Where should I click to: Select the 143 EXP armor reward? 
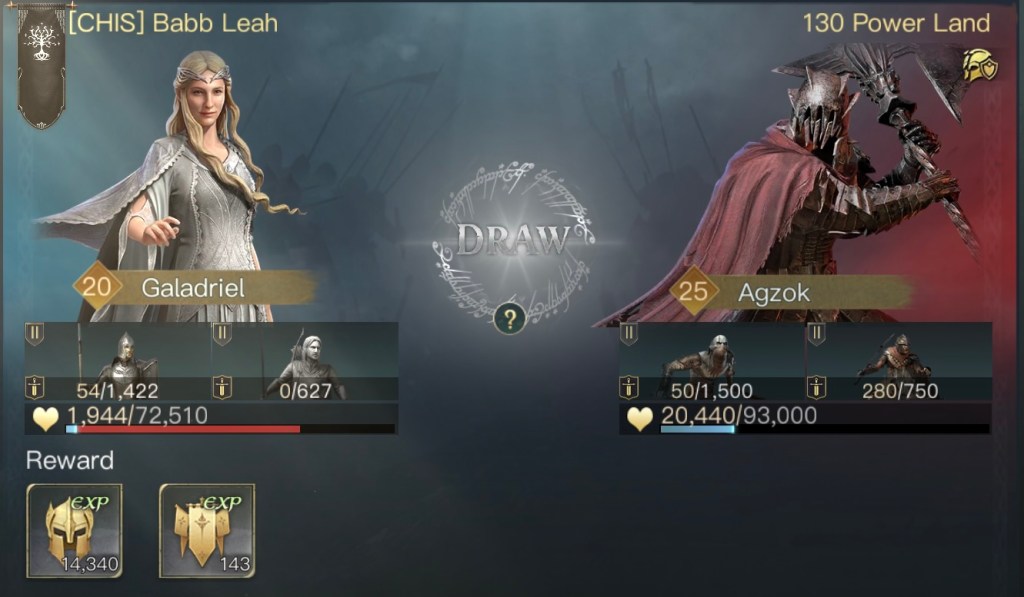(207, 530)
